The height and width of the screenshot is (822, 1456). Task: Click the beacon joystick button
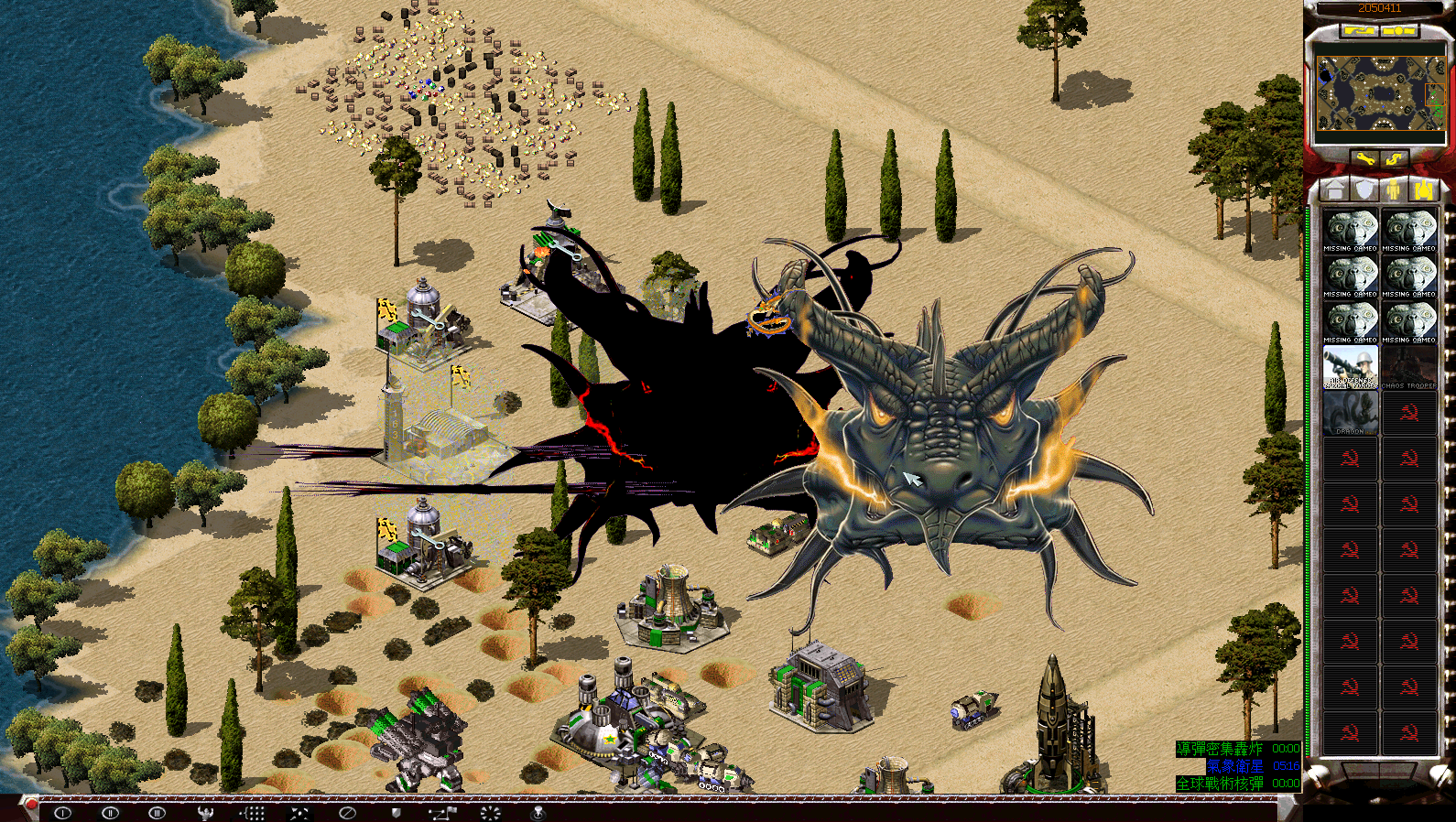point(538,812)
